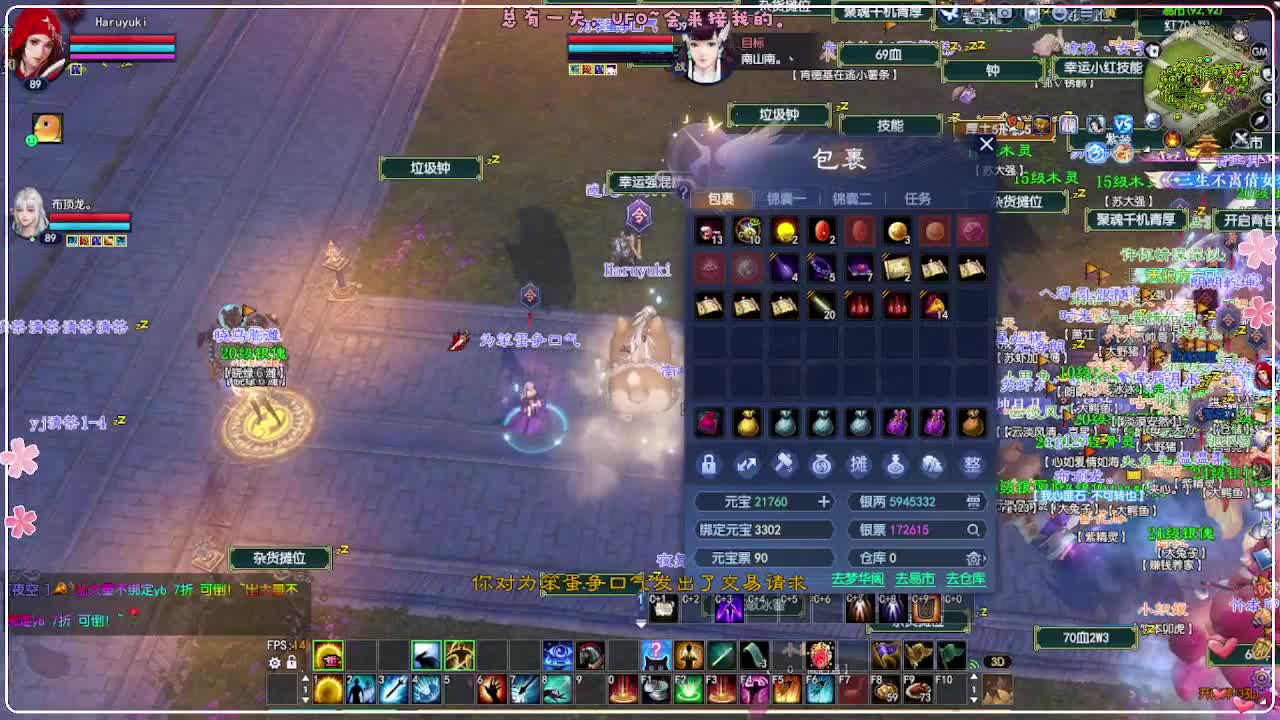The height and width of the screenshot is (720, 1280).
Task: Click the crossed arrows expansion icon in bag toolbar
Action: (x=747, y=463)
